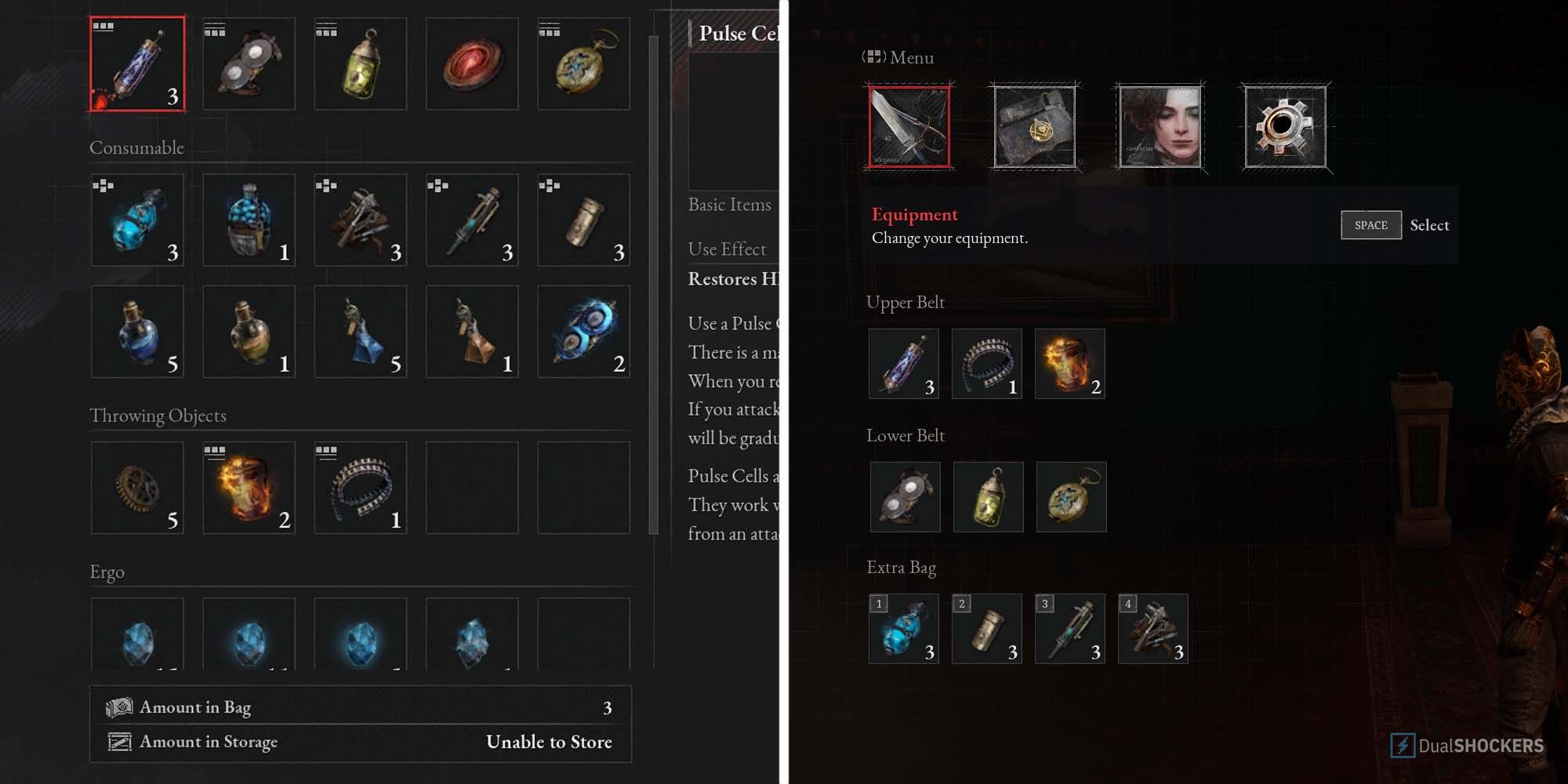
Task: Select Extra Bag slot 1 blue item
Action: pyautogui.click(x=904, y=629)
